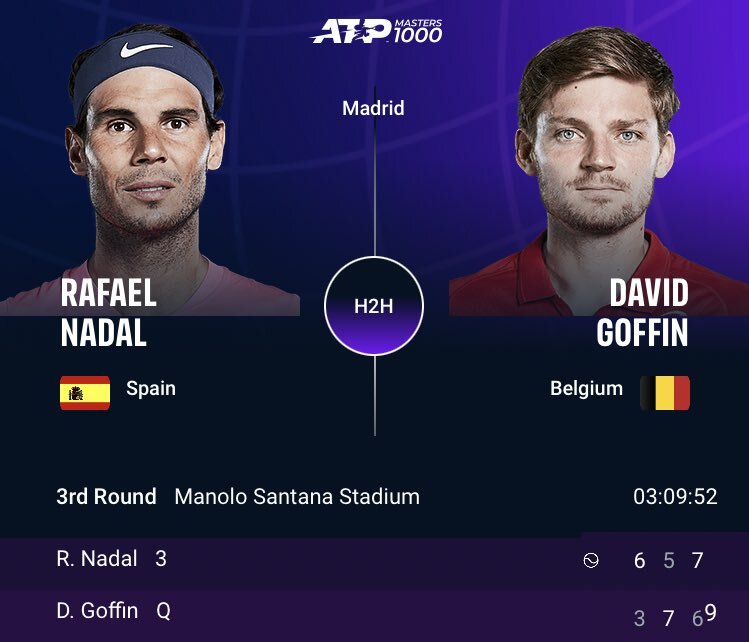Select the R. Nadal score row

[374, 560]
